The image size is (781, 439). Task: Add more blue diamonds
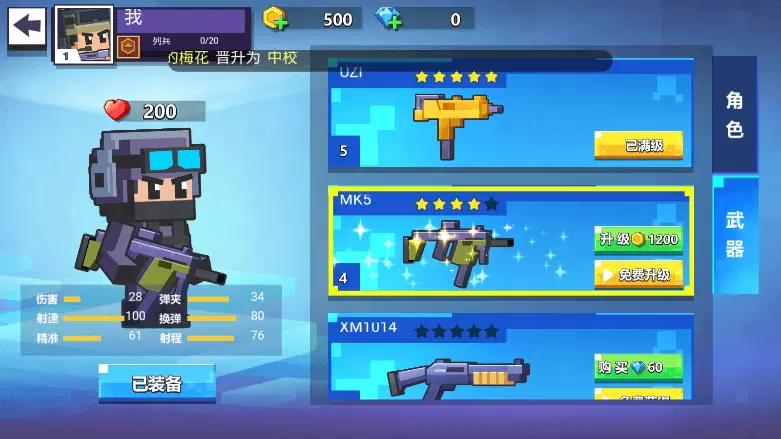pos(388,18)
